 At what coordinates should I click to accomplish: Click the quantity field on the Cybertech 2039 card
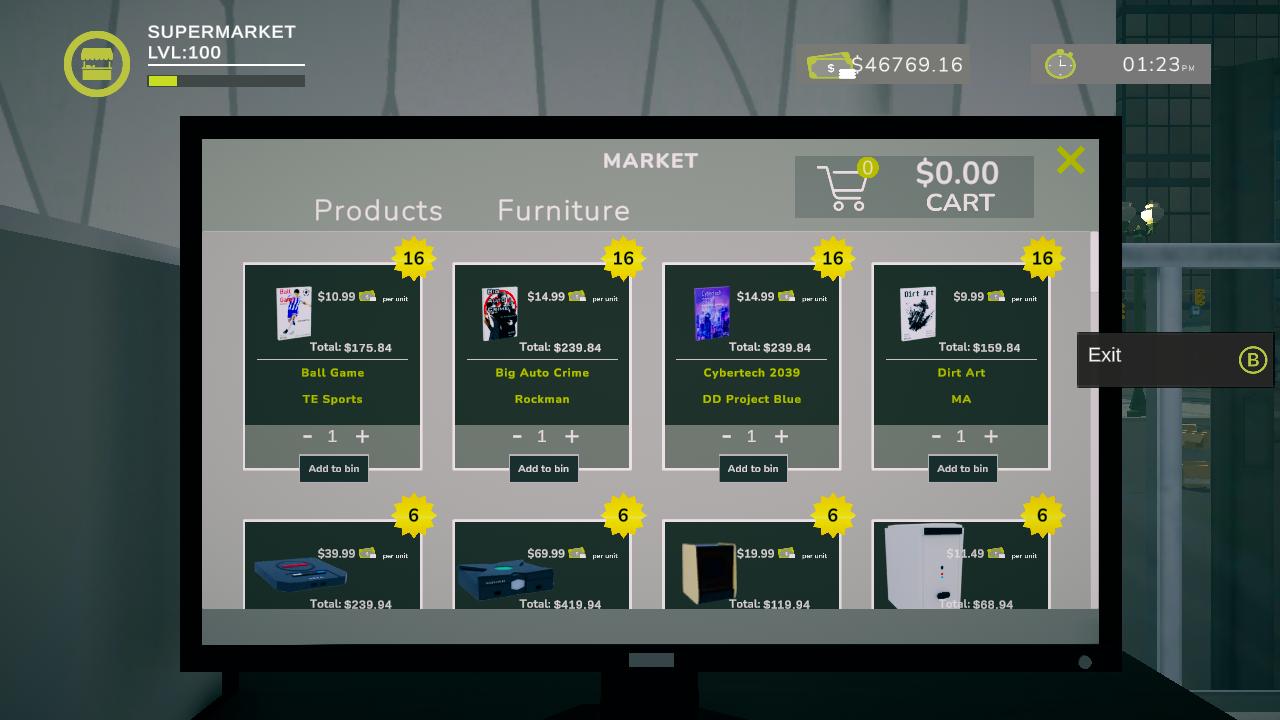click(x=752, y=436)
